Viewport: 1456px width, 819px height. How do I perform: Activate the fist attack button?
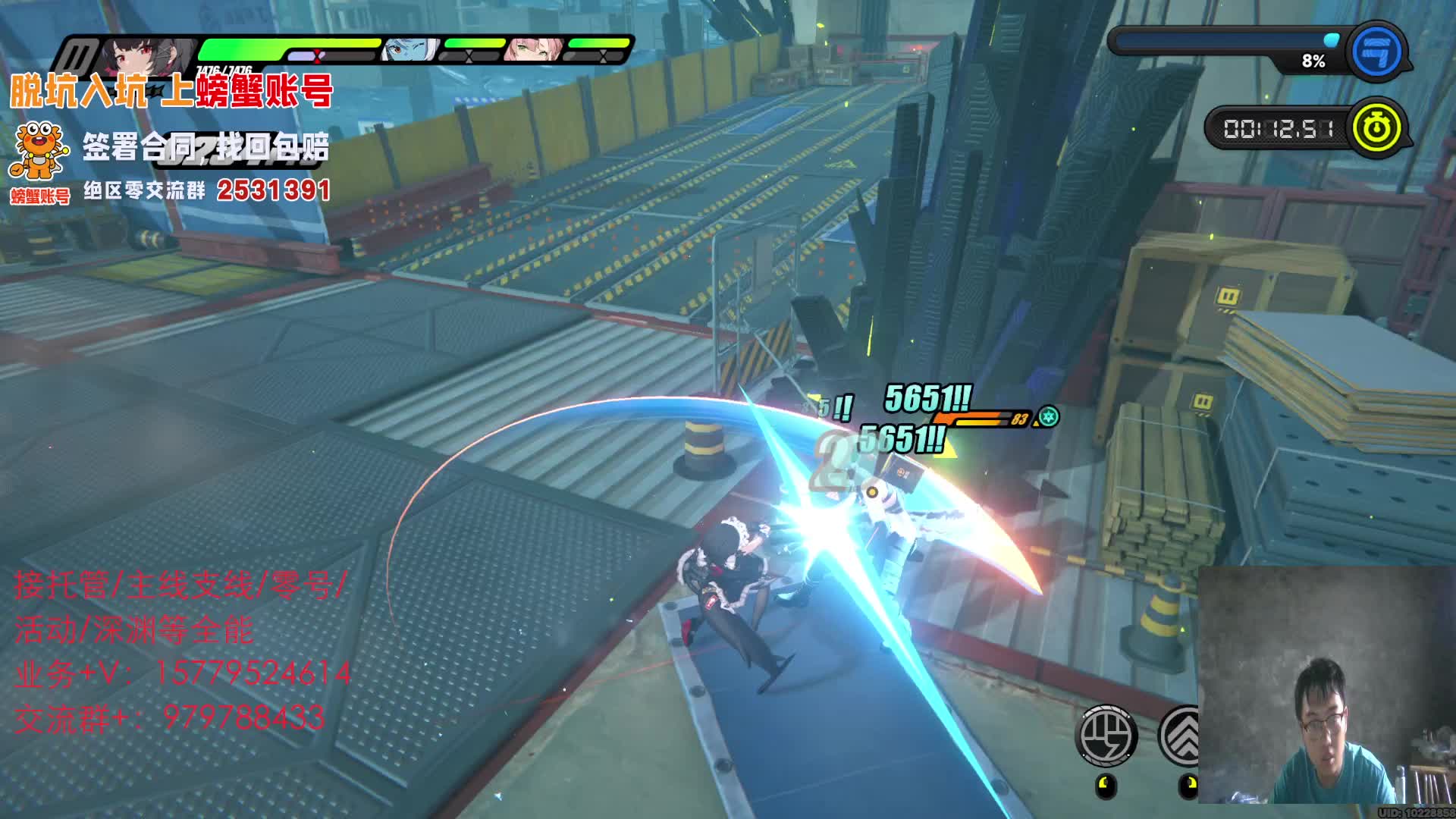(1107, 735)
